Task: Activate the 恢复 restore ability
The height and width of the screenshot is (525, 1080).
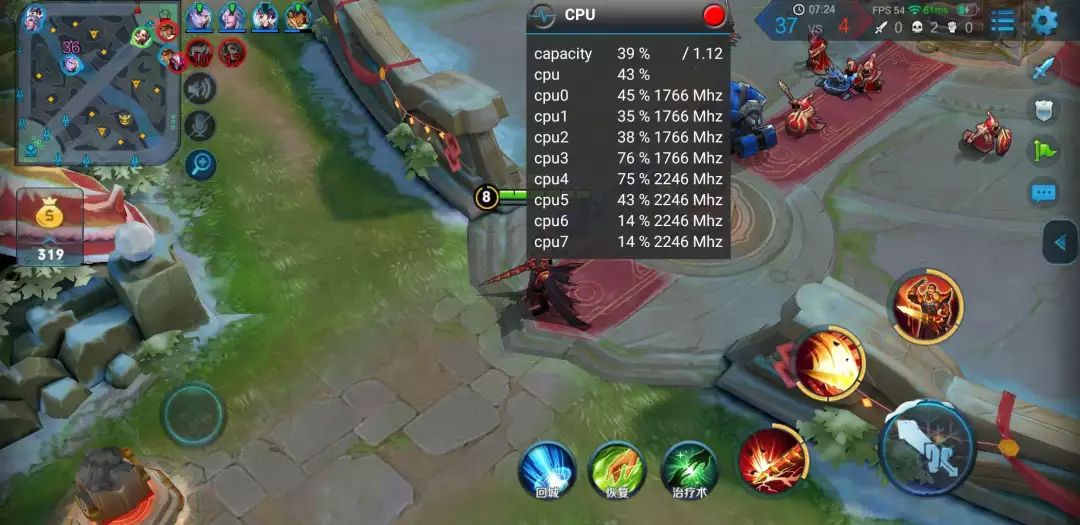Action: point(618,469)
